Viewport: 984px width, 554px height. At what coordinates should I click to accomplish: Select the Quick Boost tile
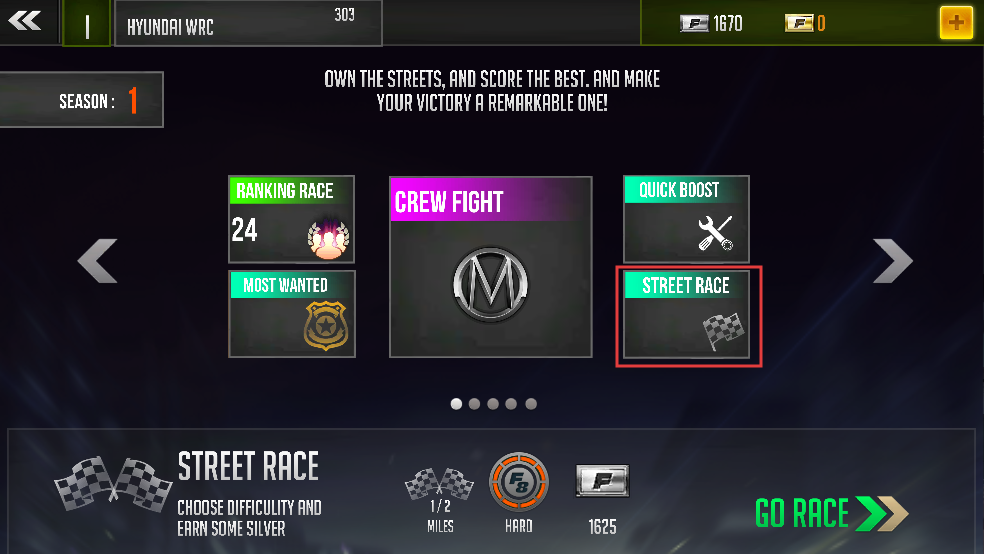[x=686, y=219]
